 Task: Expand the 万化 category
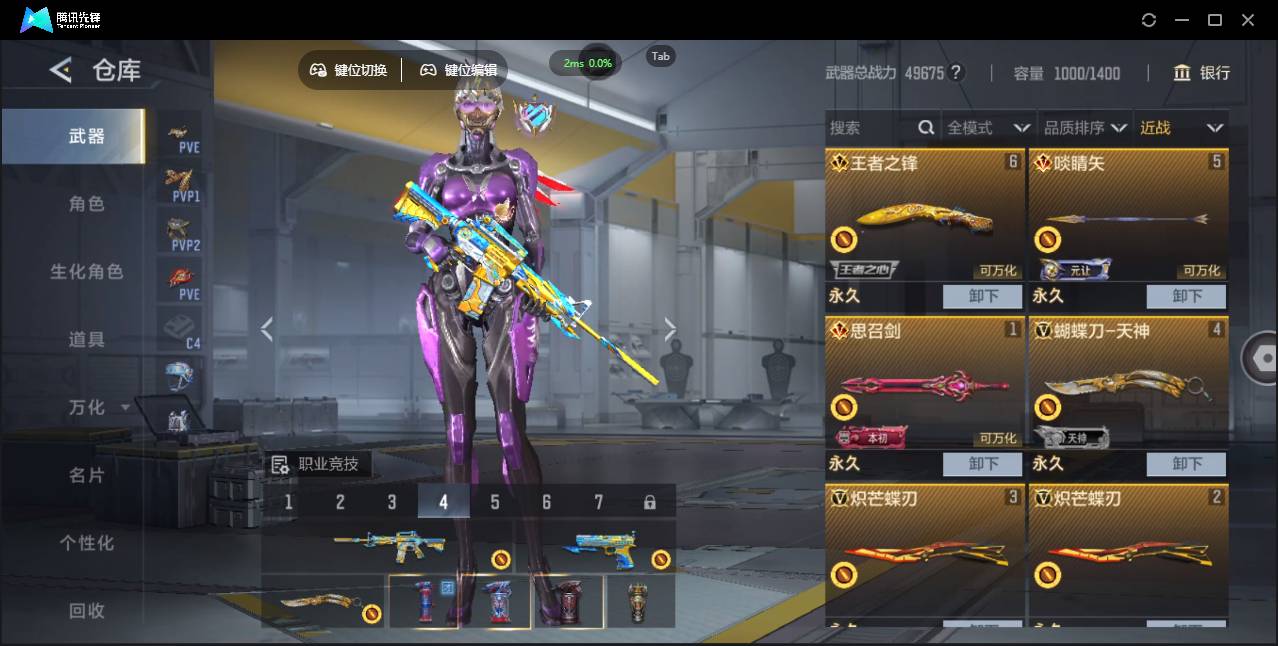(97, 408)
